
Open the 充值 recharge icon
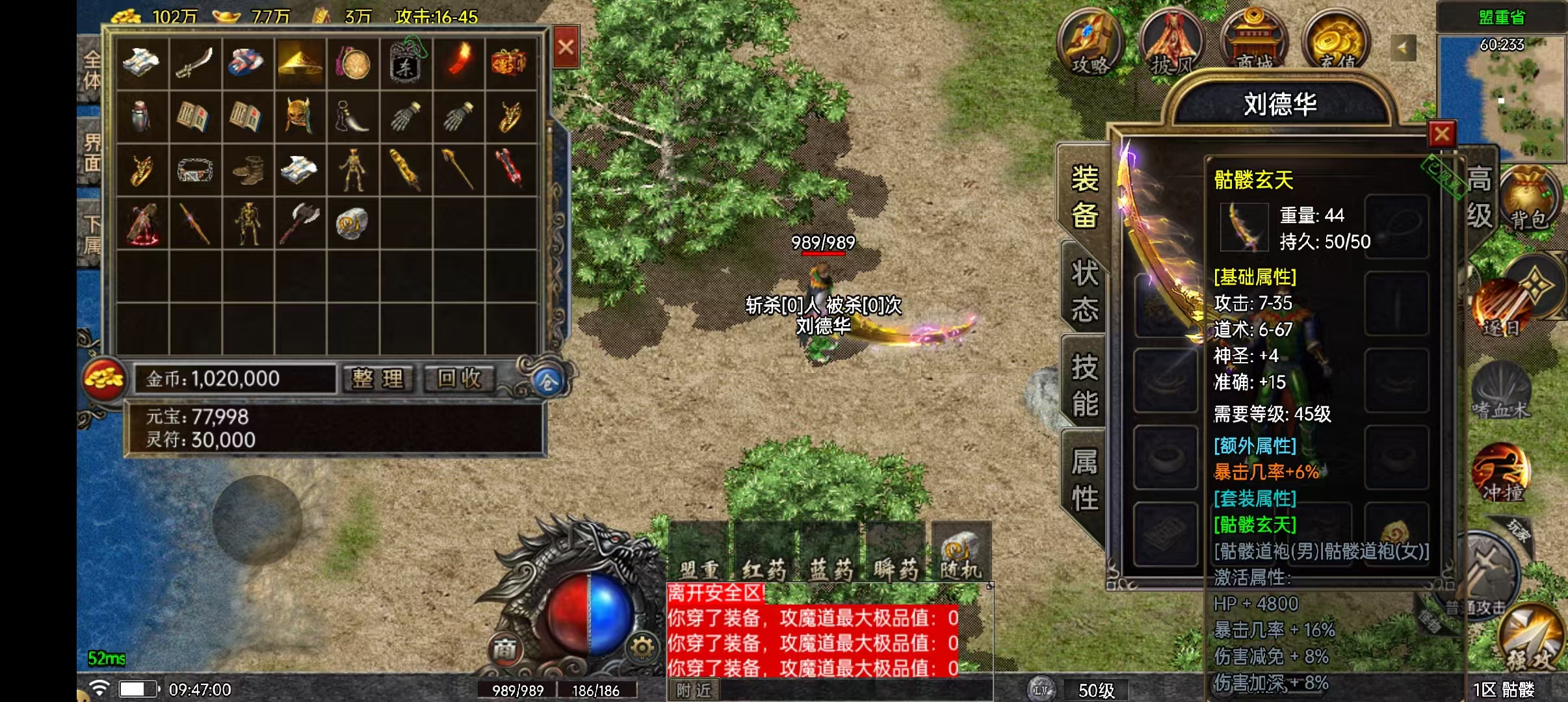point(1337,40)
